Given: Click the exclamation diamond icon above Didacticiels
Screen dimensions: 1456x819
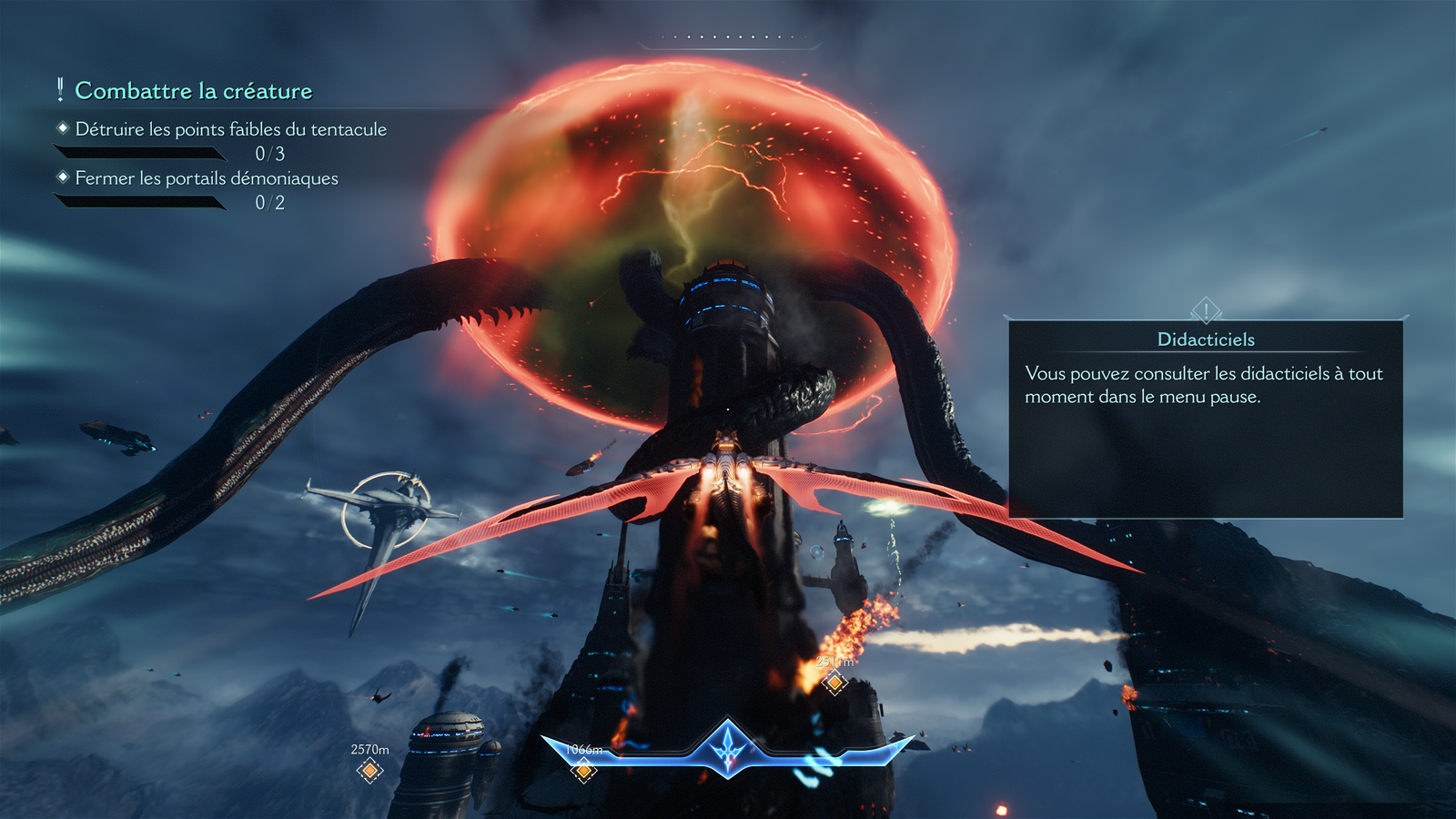Looking at the screenshot, I should click(x=1206, y=311).
